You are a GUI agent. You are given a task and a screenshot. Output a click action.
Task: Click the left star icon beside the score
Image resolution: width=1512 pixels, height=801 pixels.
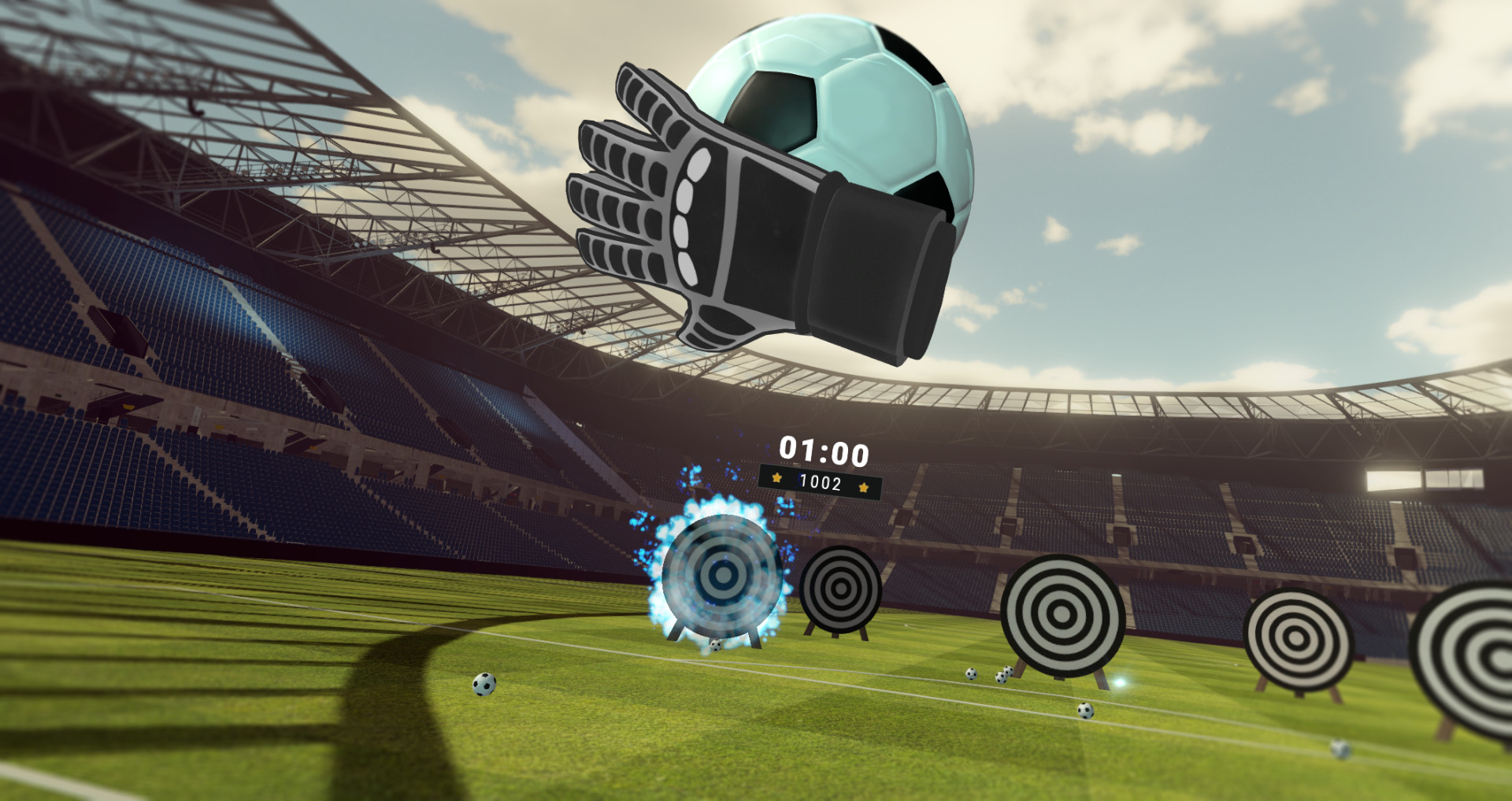[x=778, y=477]
